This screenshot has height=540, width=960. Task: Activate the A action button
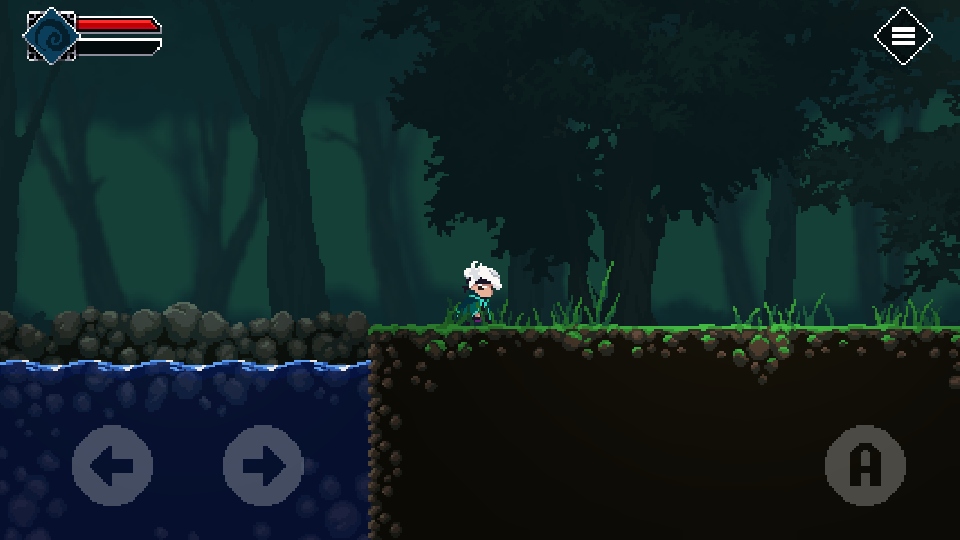865,465
